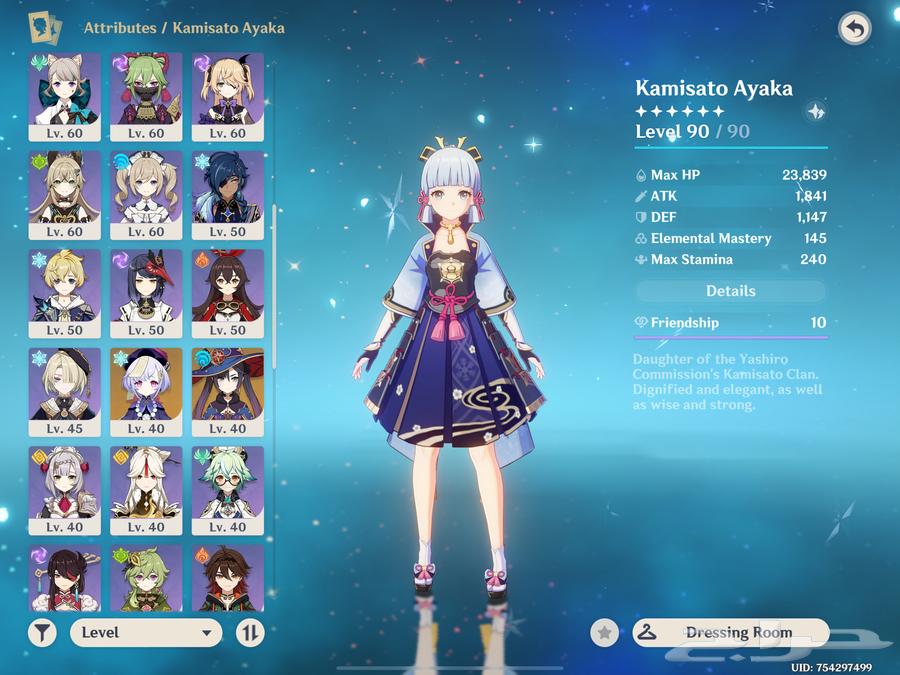Open the Level sort dropdown
900x675 pixels.
pos(146,632)
